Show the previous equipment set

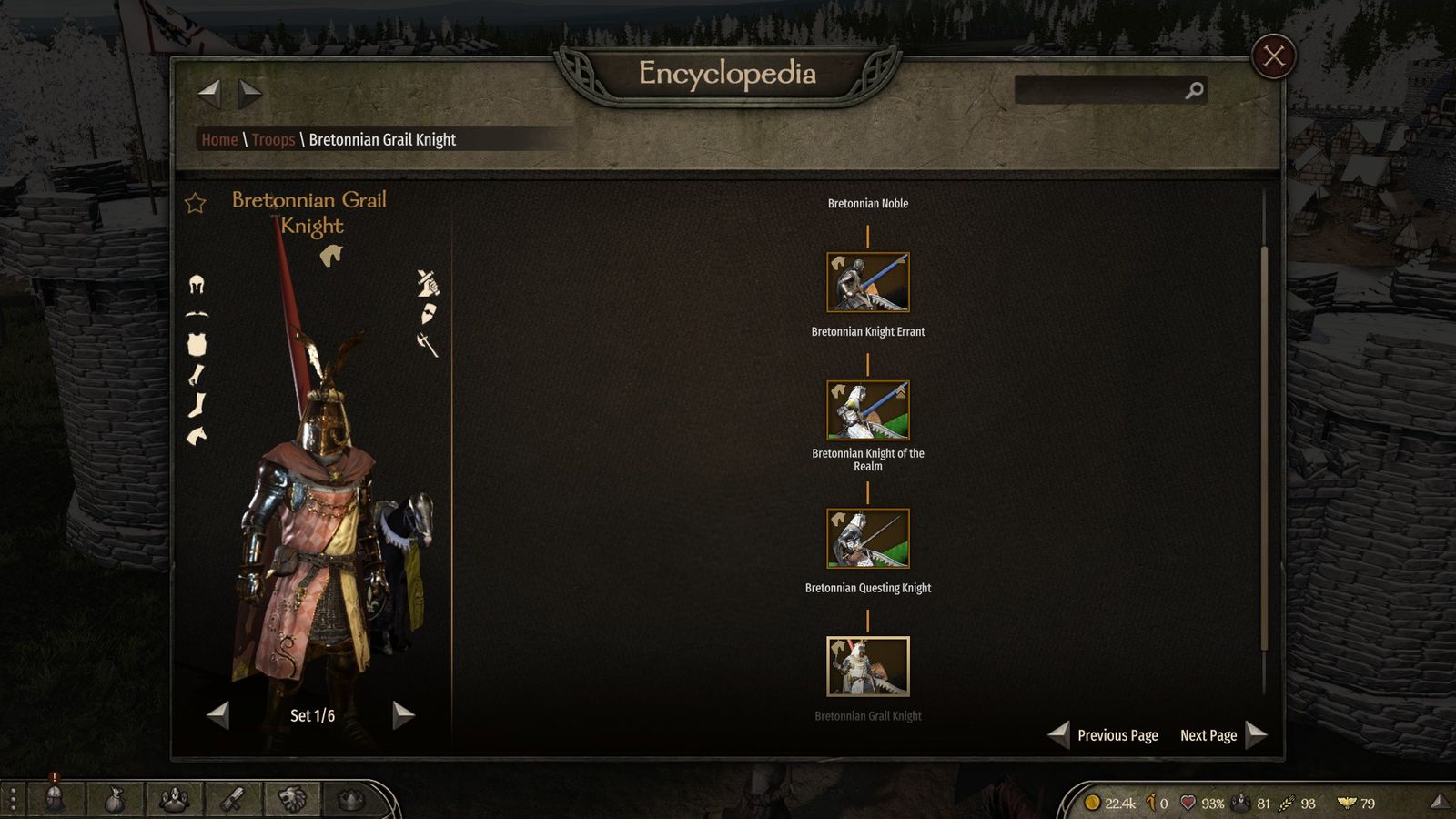pyautogui.click(x=218, y=715)
